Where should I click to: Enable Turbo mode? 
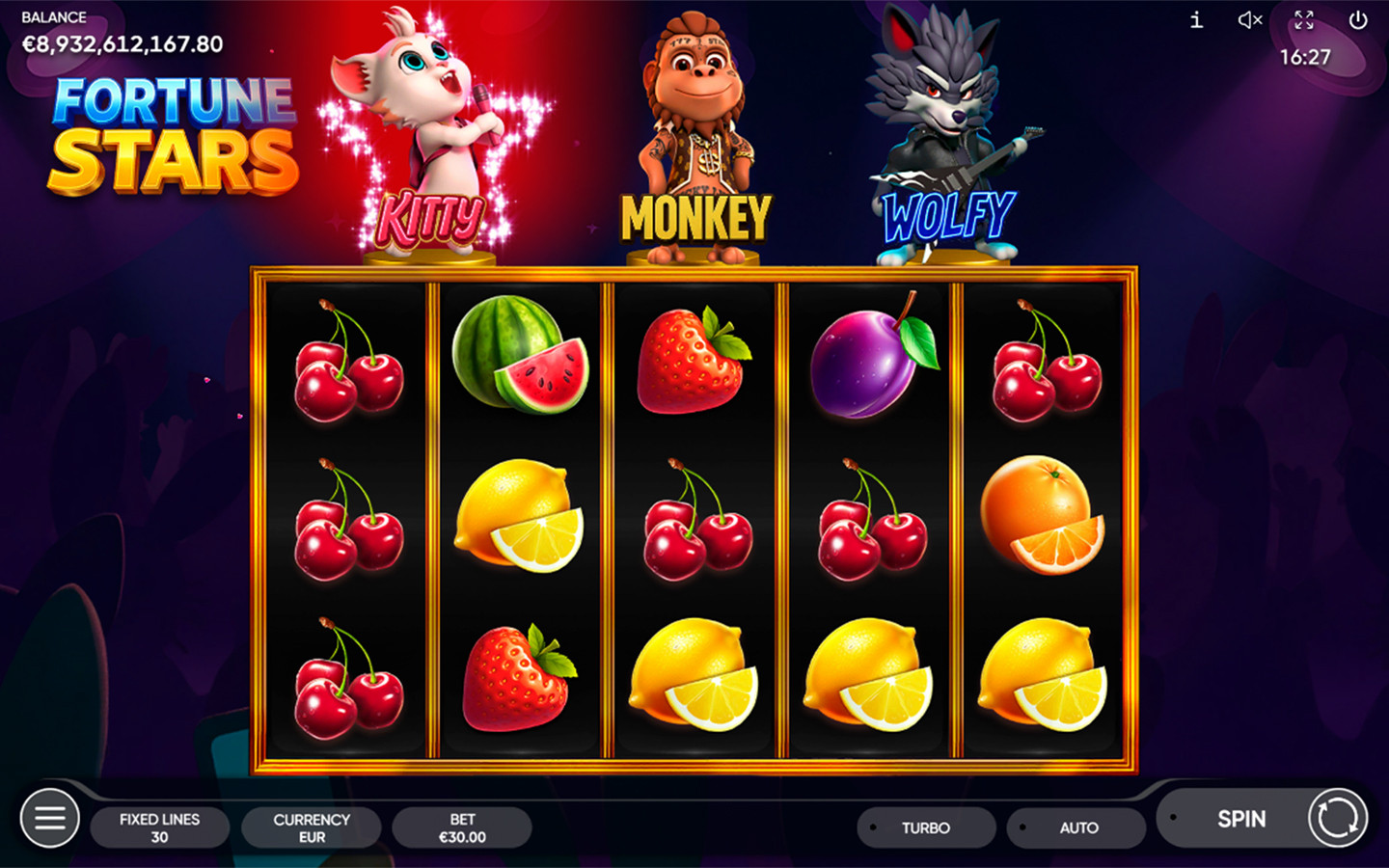pos(925,827)
